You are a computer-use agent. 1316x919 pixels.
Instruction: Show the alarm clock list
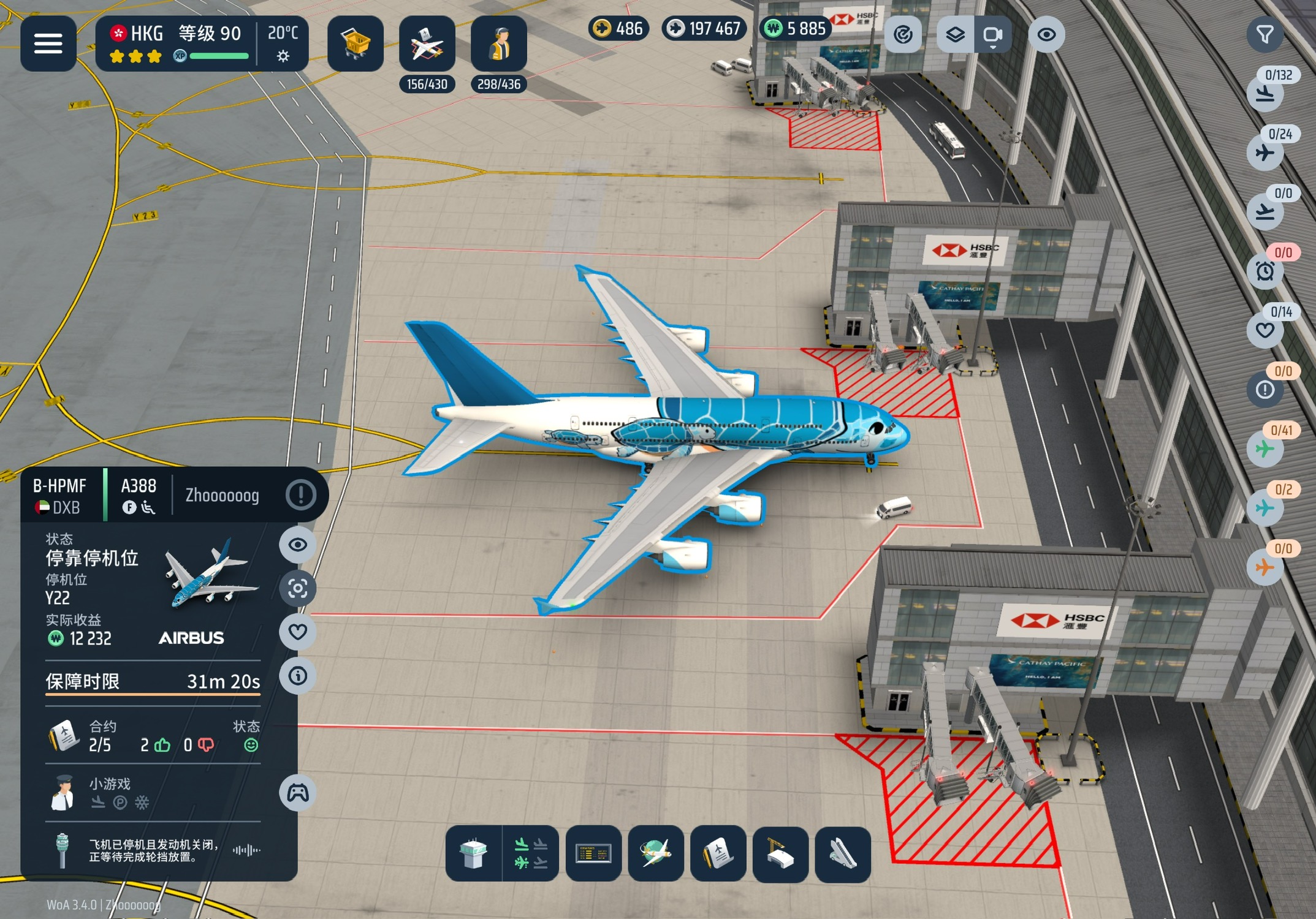(1265, 271)
